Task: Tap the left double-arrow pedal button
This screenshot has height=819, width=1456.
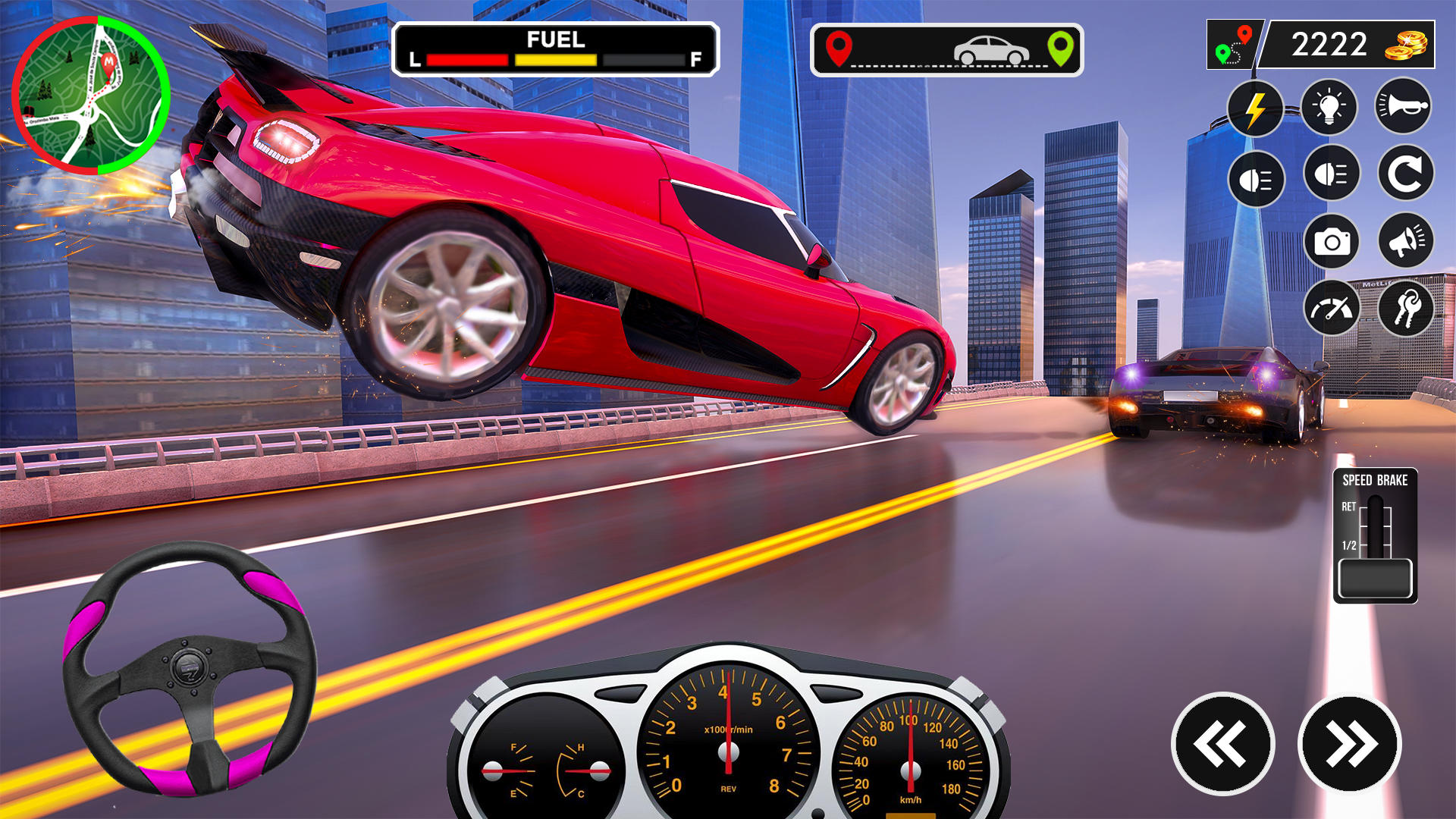Action: [1222, 744]
